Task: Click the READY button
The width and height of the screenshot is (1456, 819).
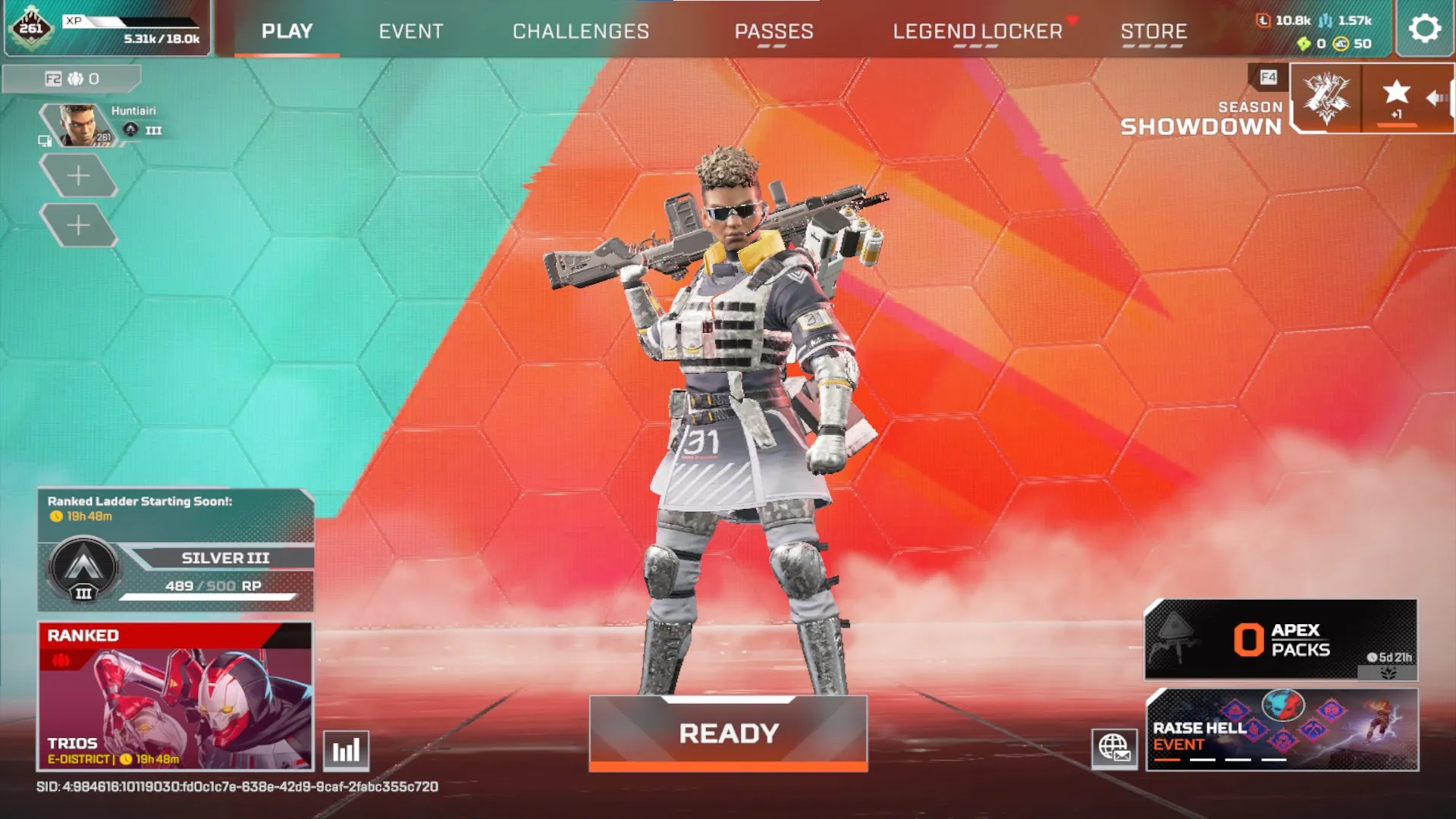Action: click(x=728, y=732)
